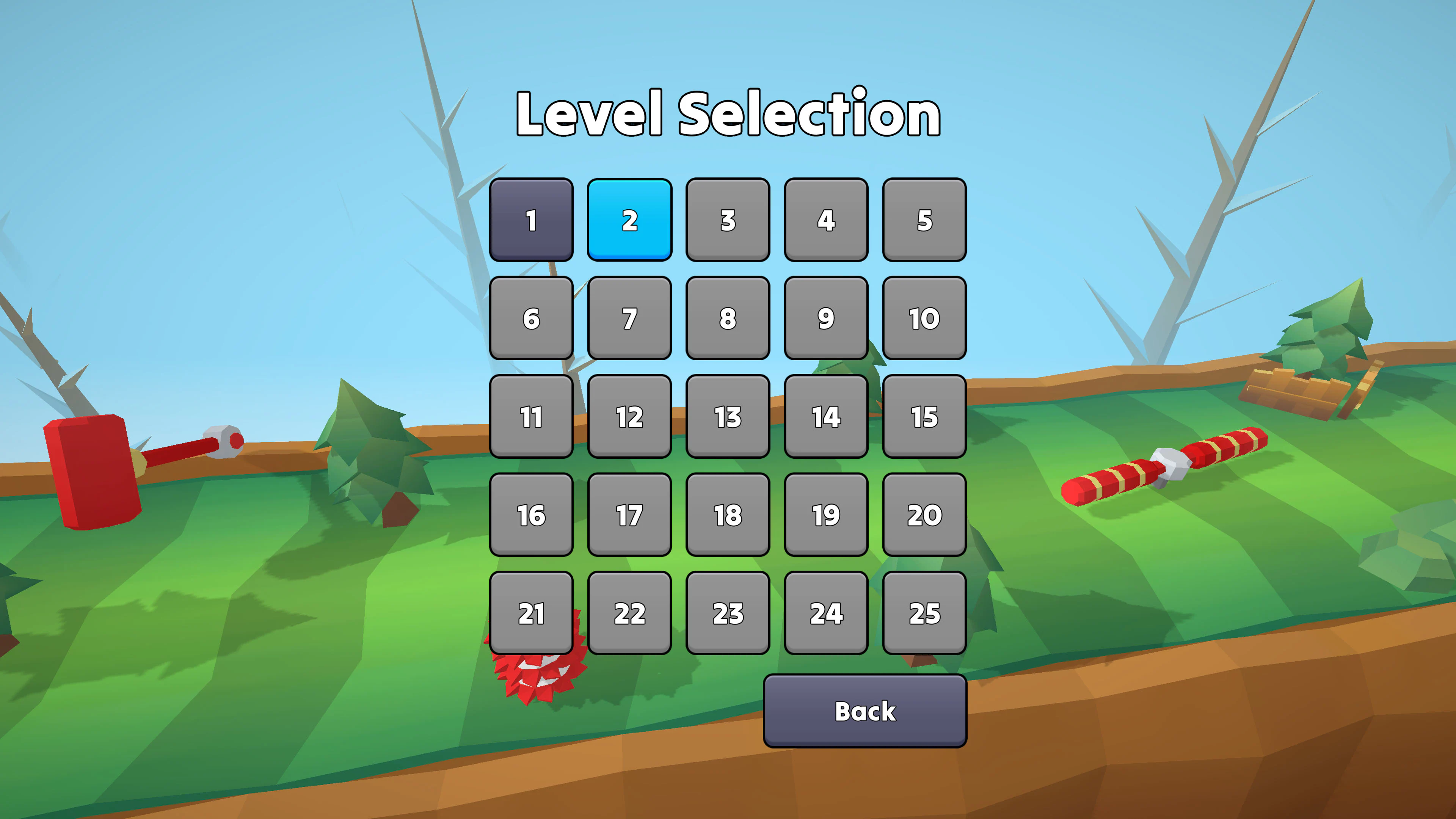This screenshot has height=819, width=1456.
Task: Choose level 13, the center tile
Action: click(728, 417)
